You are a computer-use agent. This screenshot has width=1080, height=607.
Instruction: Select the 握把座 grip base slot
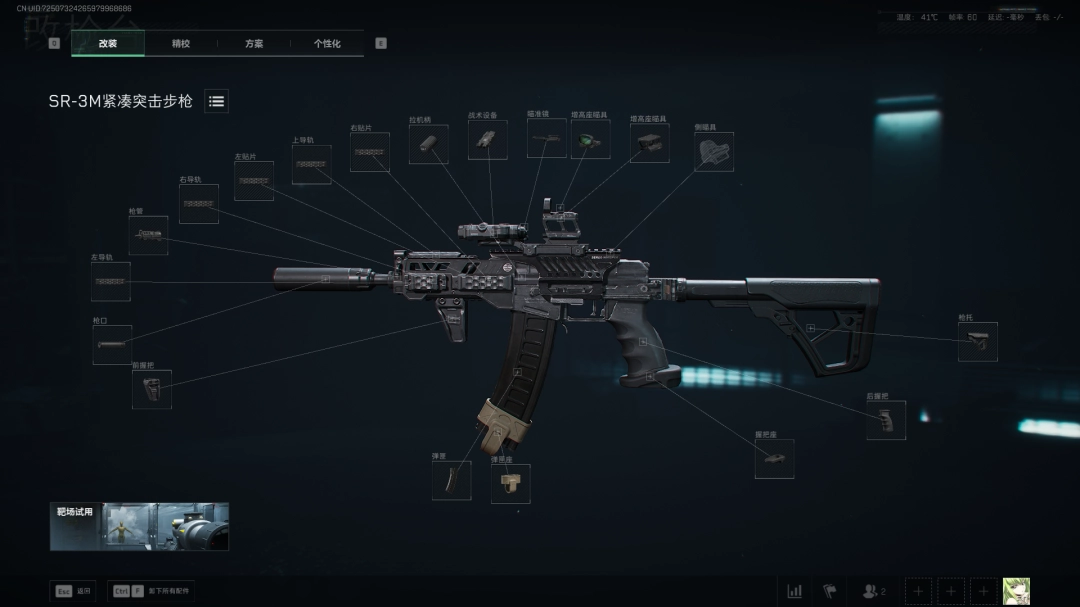pos(774,459)
